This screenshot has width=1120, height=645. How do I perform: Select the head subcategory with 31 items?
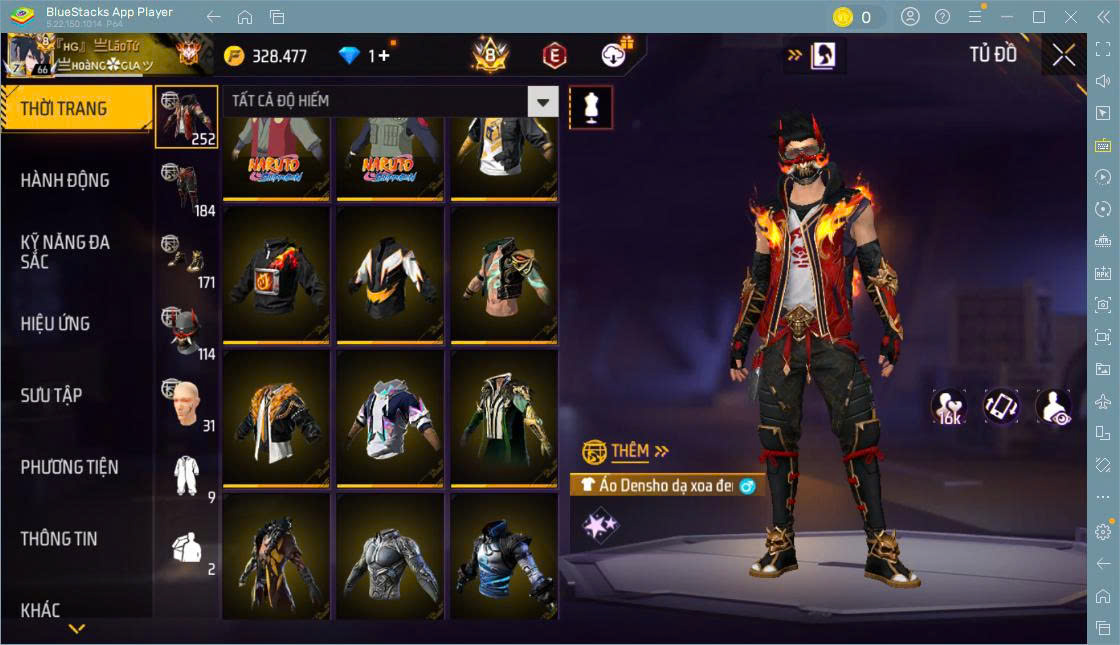[x=186, y=404]
